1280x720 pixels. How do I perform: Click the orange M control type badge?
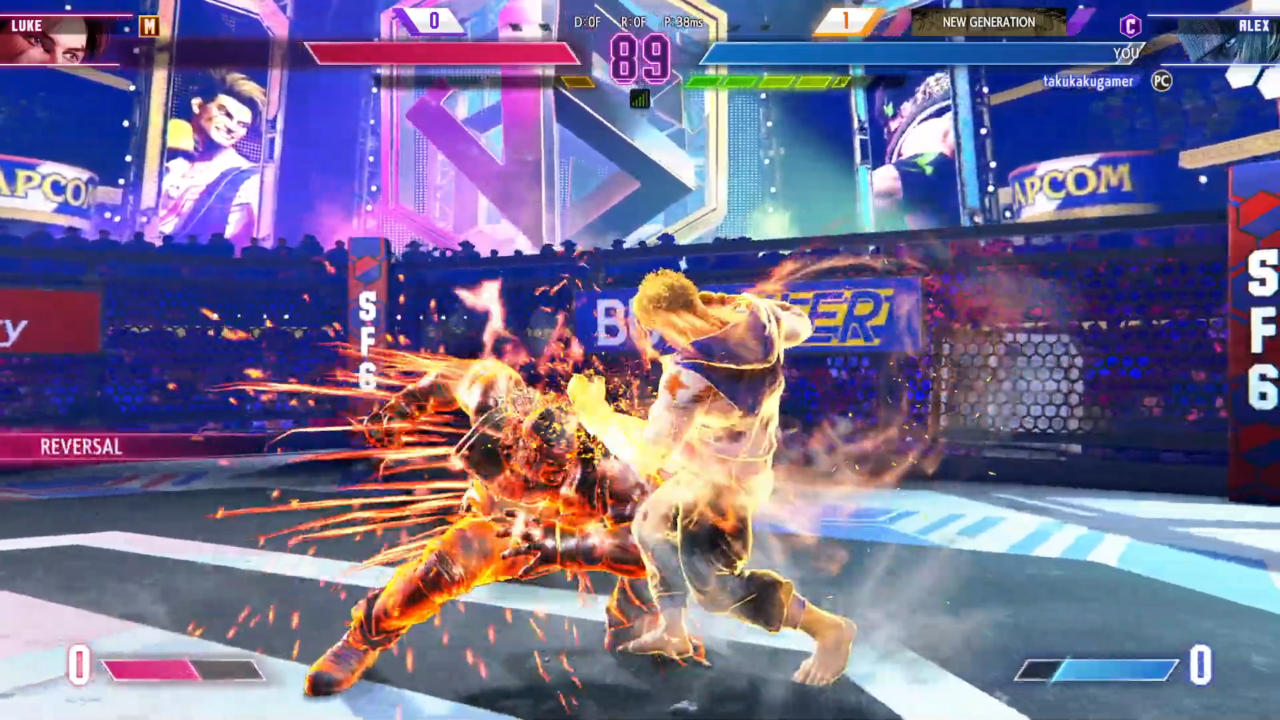click(x=149, y=26)
